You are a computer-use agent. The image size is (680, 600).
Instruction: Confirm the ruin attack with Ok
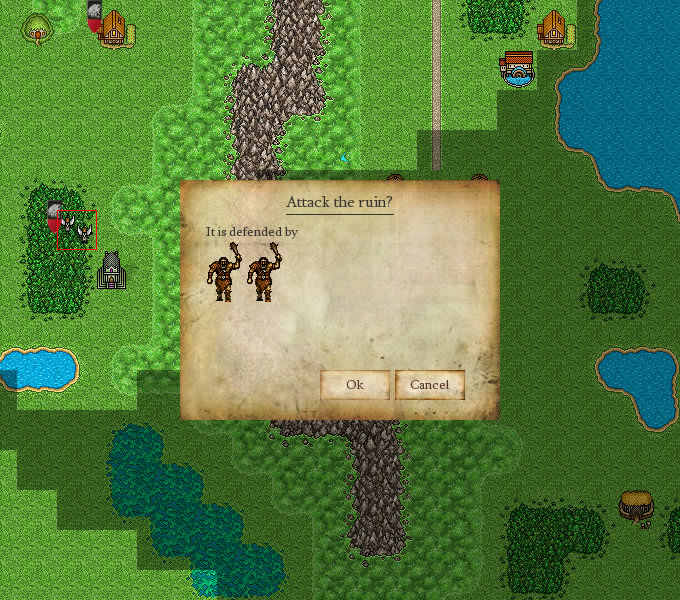354,385
